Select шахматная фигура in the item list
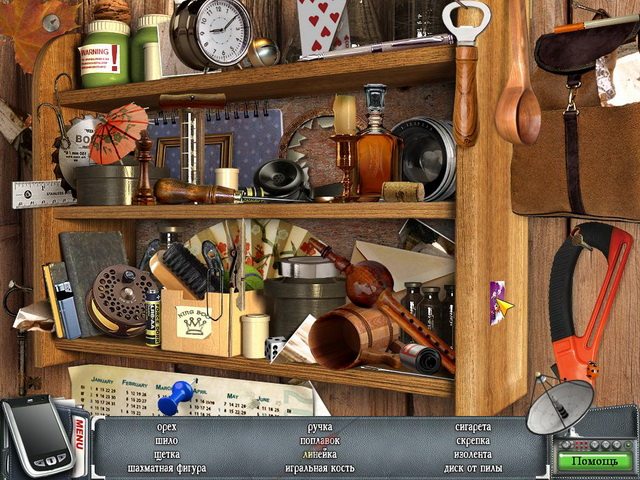 click(167, 467)
